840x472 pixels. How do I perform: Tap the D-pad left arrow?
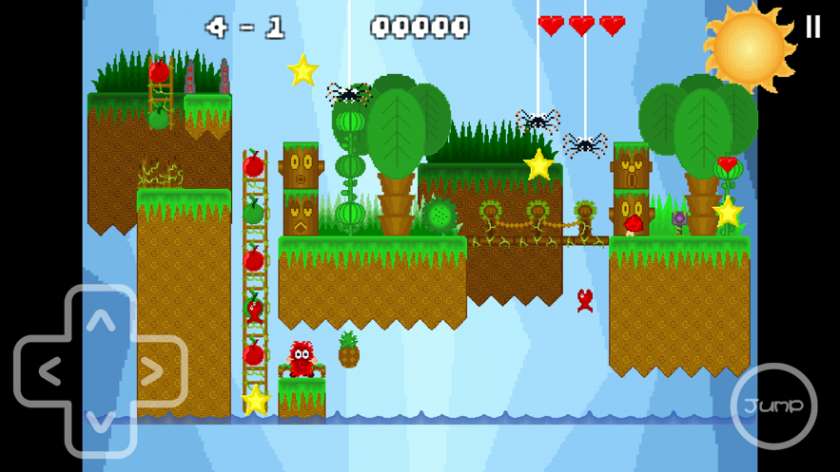tap(48, 372)
